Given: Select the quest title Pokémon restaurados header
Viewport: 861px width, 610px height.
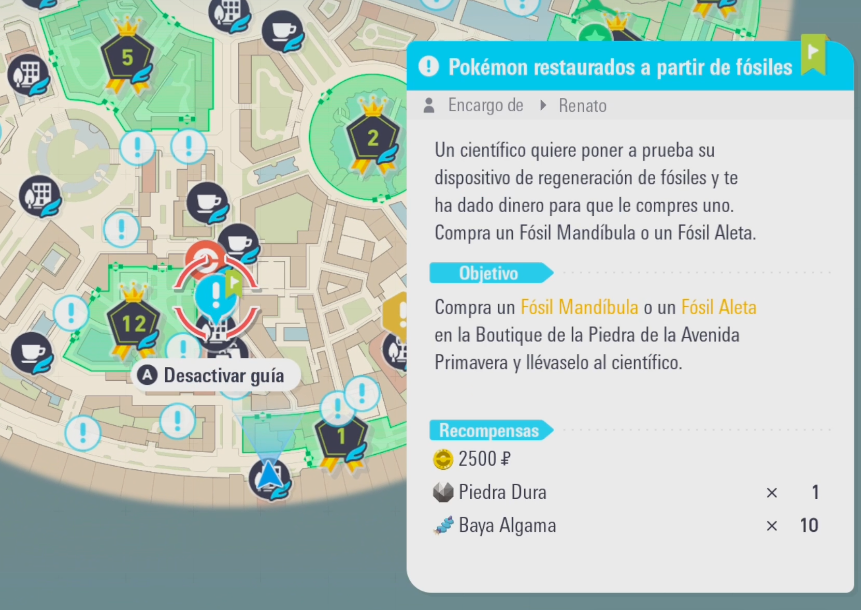Looking at the screenshot, I should coord(620,67).
